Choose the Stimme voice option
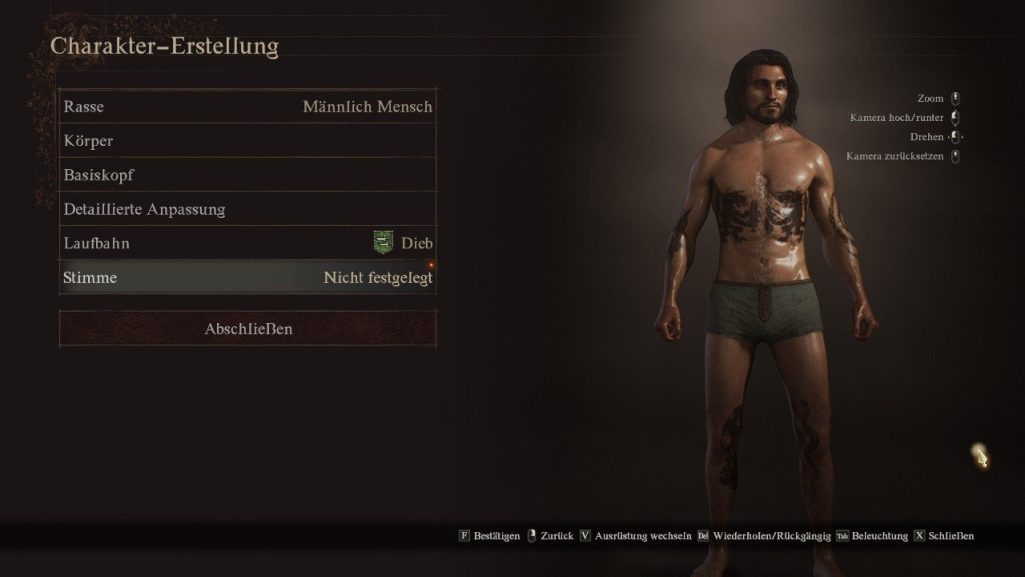 click(x=247, y=277)
